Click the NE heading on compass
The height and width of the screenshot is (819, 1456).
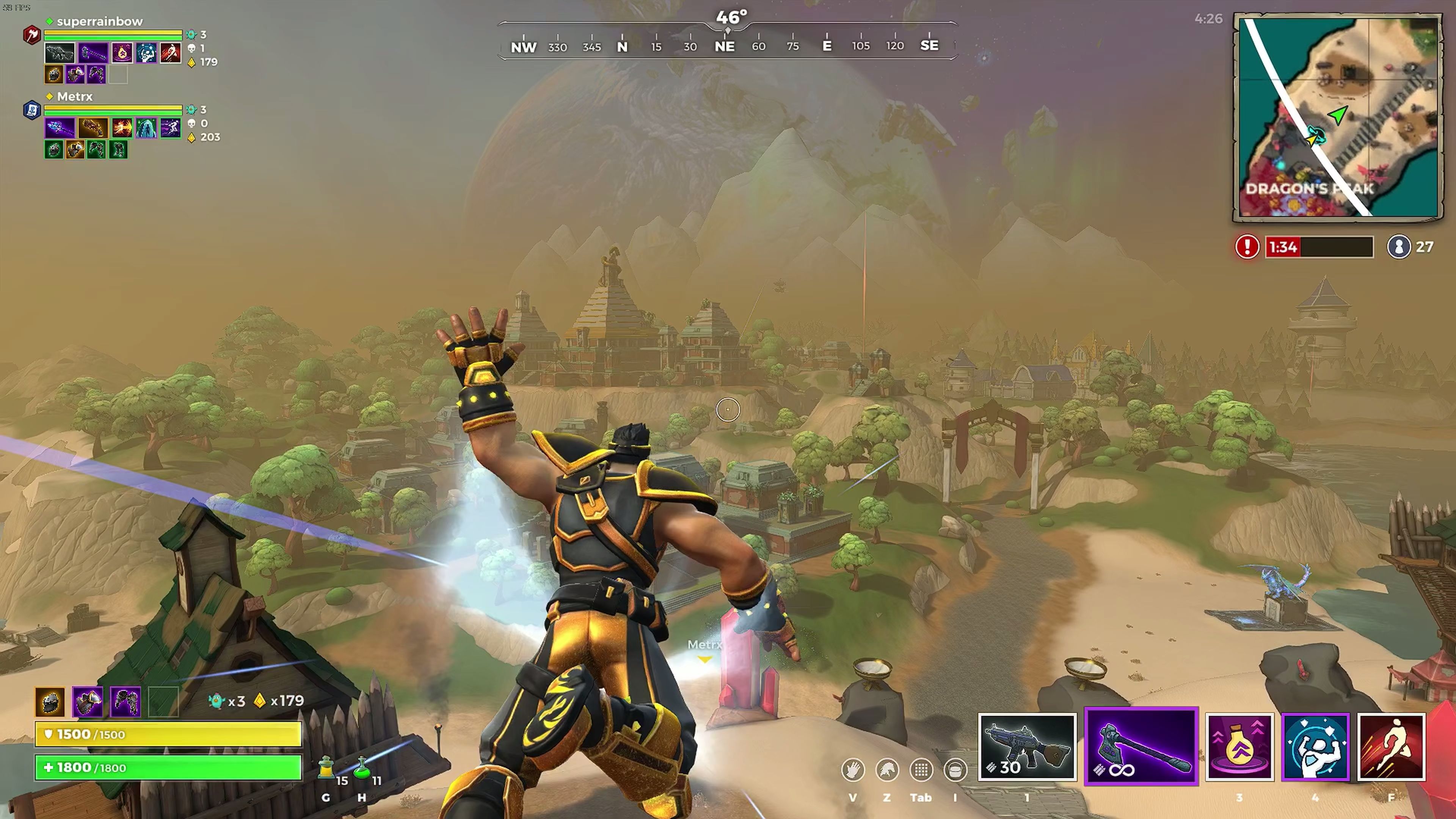point(725,46)
